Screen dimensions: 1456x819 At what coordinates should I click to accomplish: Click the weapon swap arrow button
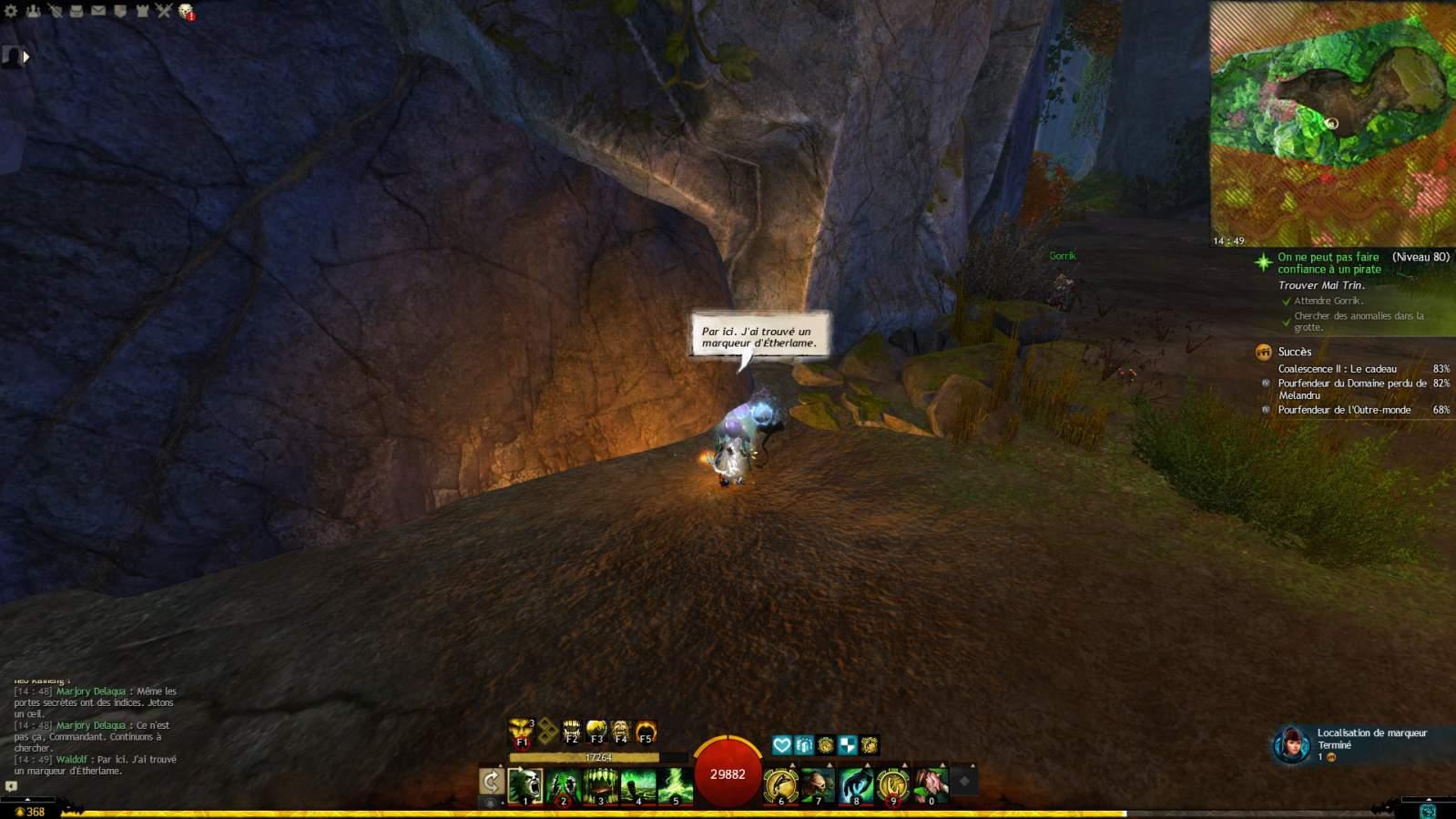(491, 781)
